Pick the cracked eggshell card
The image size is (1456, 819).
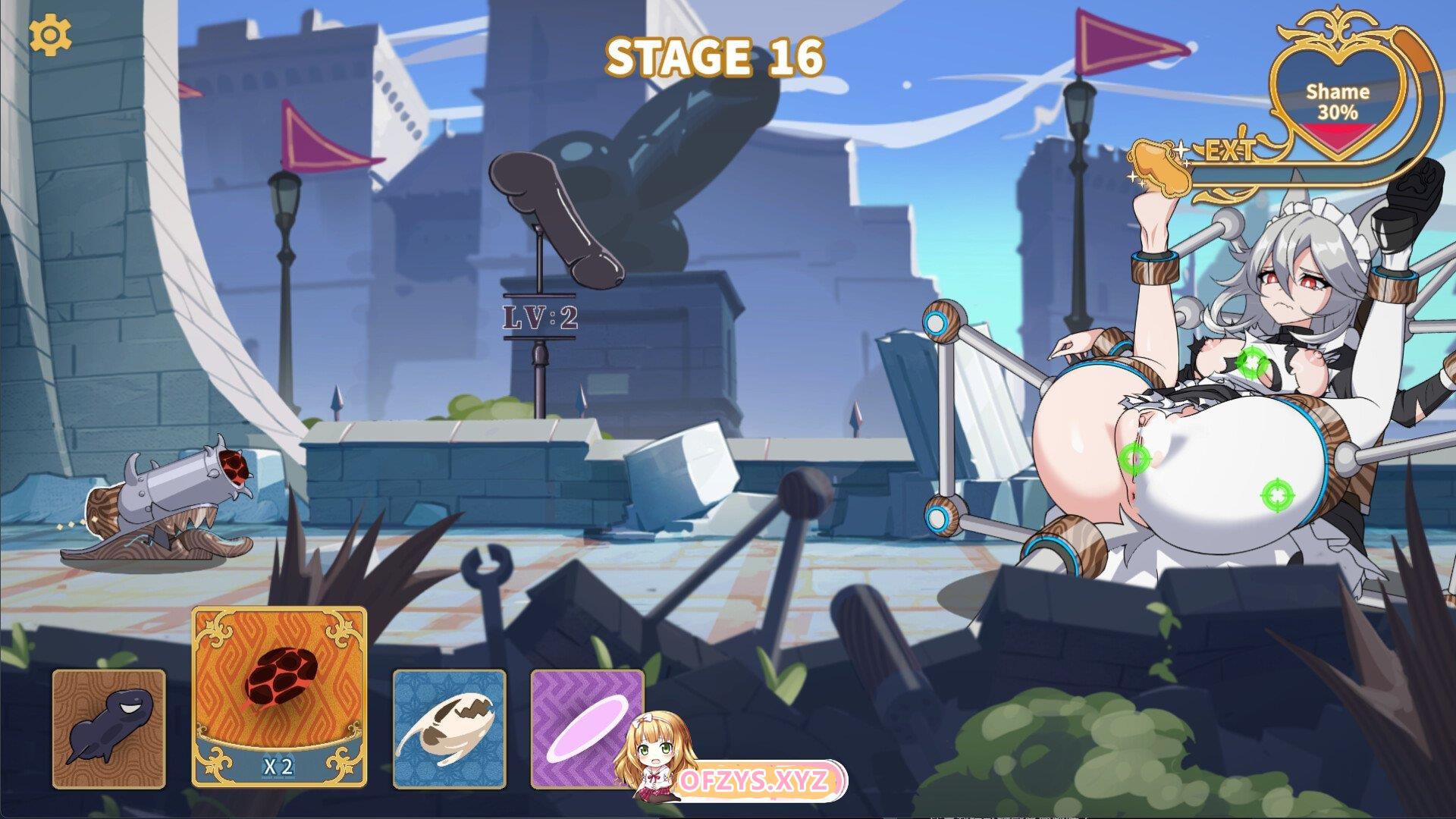tap(449, 729)
